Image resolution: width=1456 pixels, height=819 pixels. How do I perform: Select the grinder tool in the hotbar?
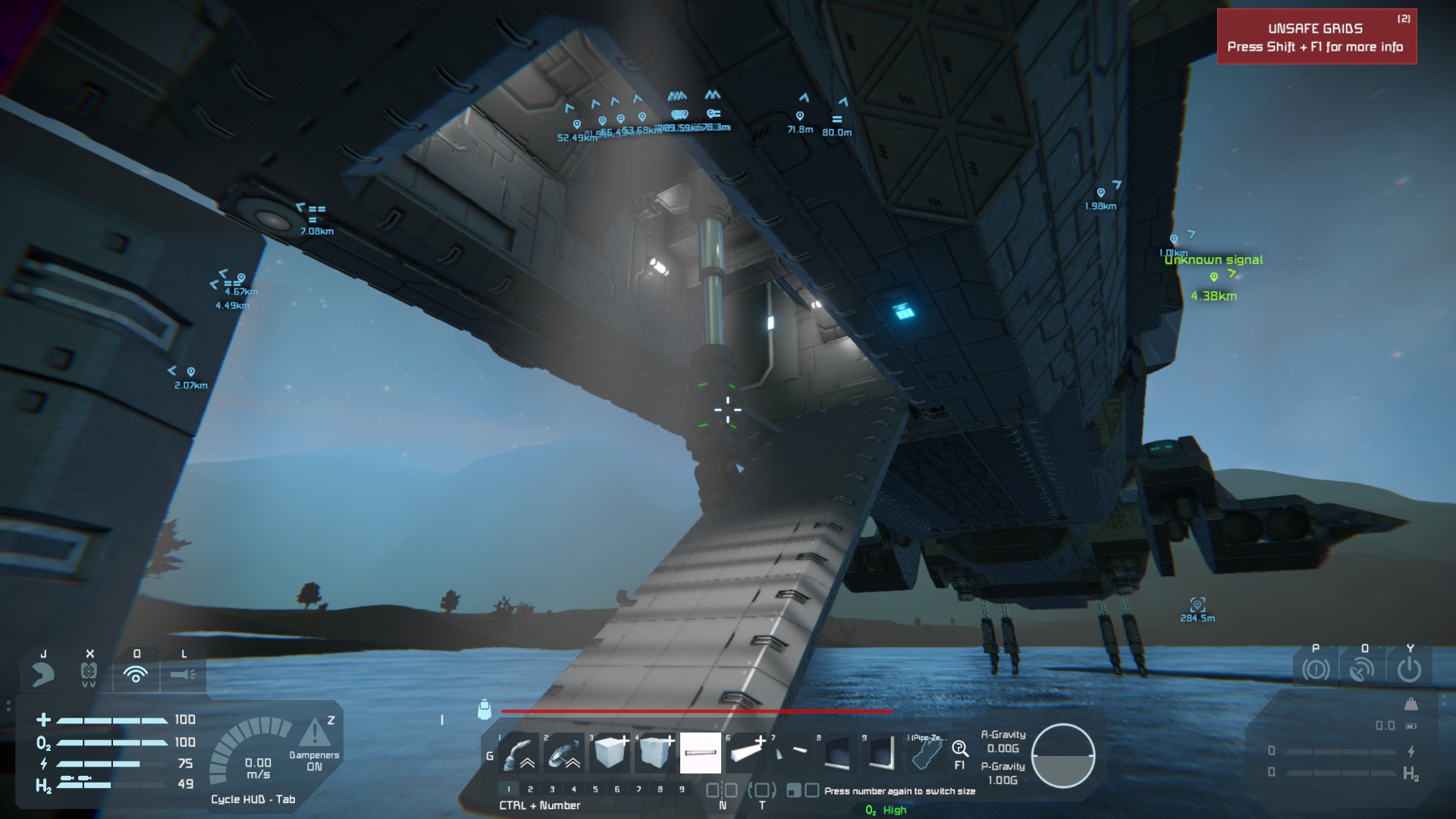click(564, 753)
